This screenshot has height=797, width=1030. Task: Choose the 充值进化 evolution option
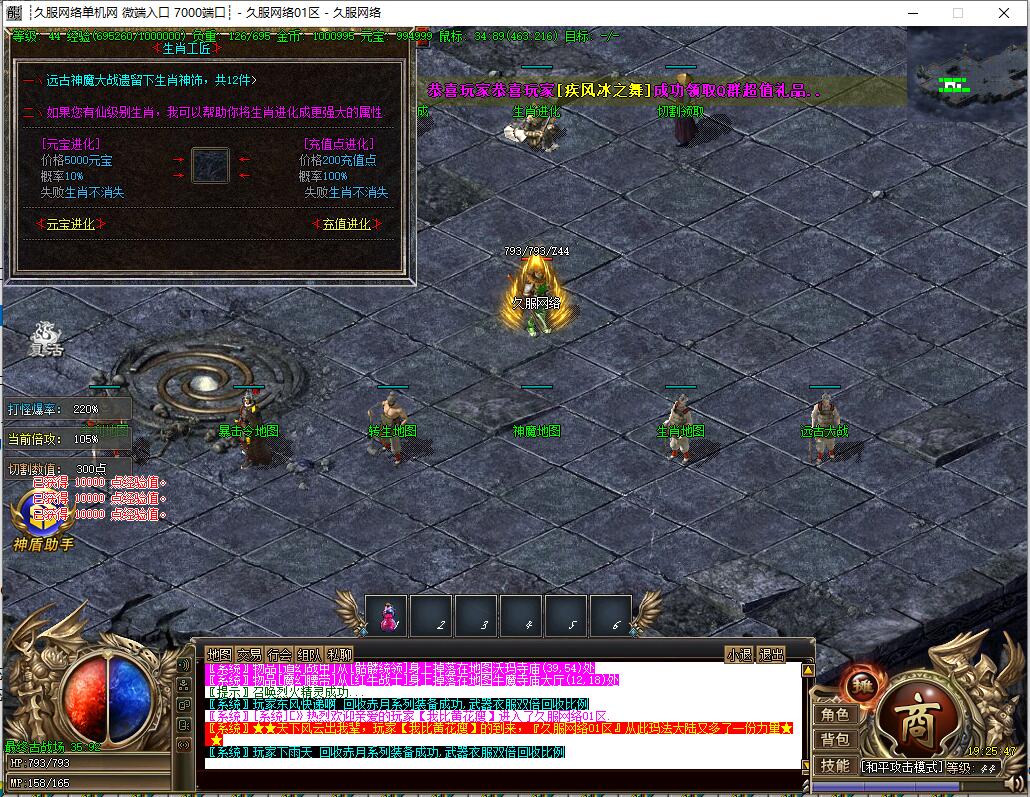[346, 224]
